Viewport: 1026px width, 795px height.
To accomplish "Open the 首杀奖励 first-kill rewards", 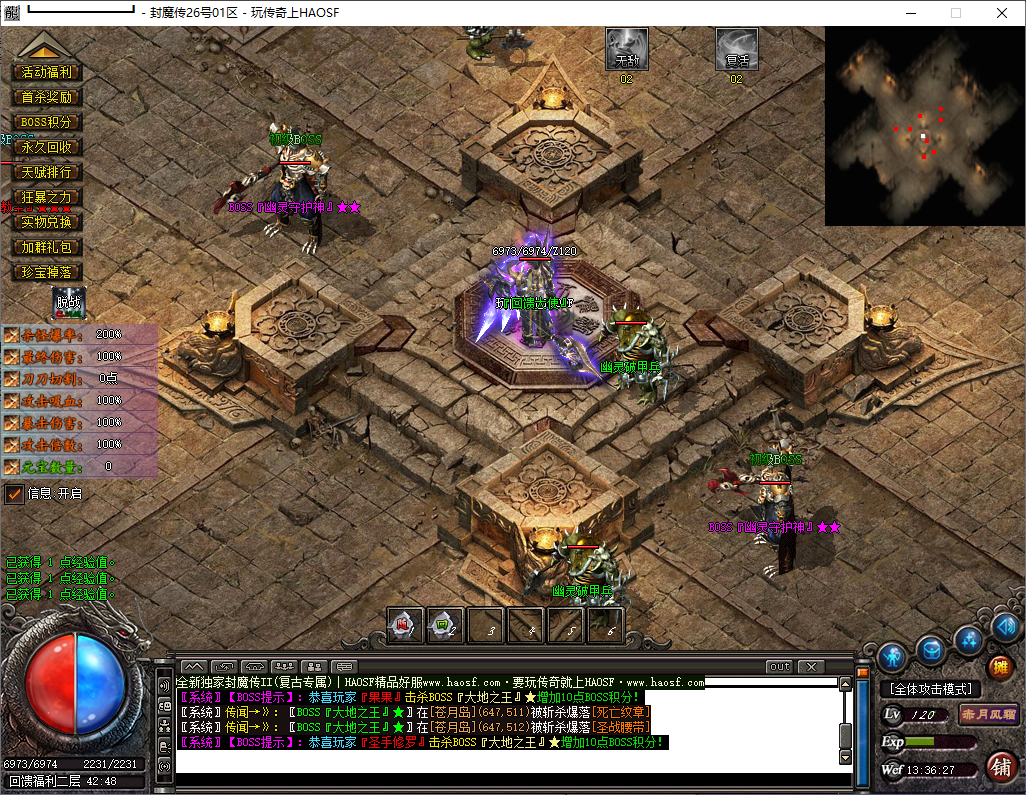I will click(x=46, y=97).
